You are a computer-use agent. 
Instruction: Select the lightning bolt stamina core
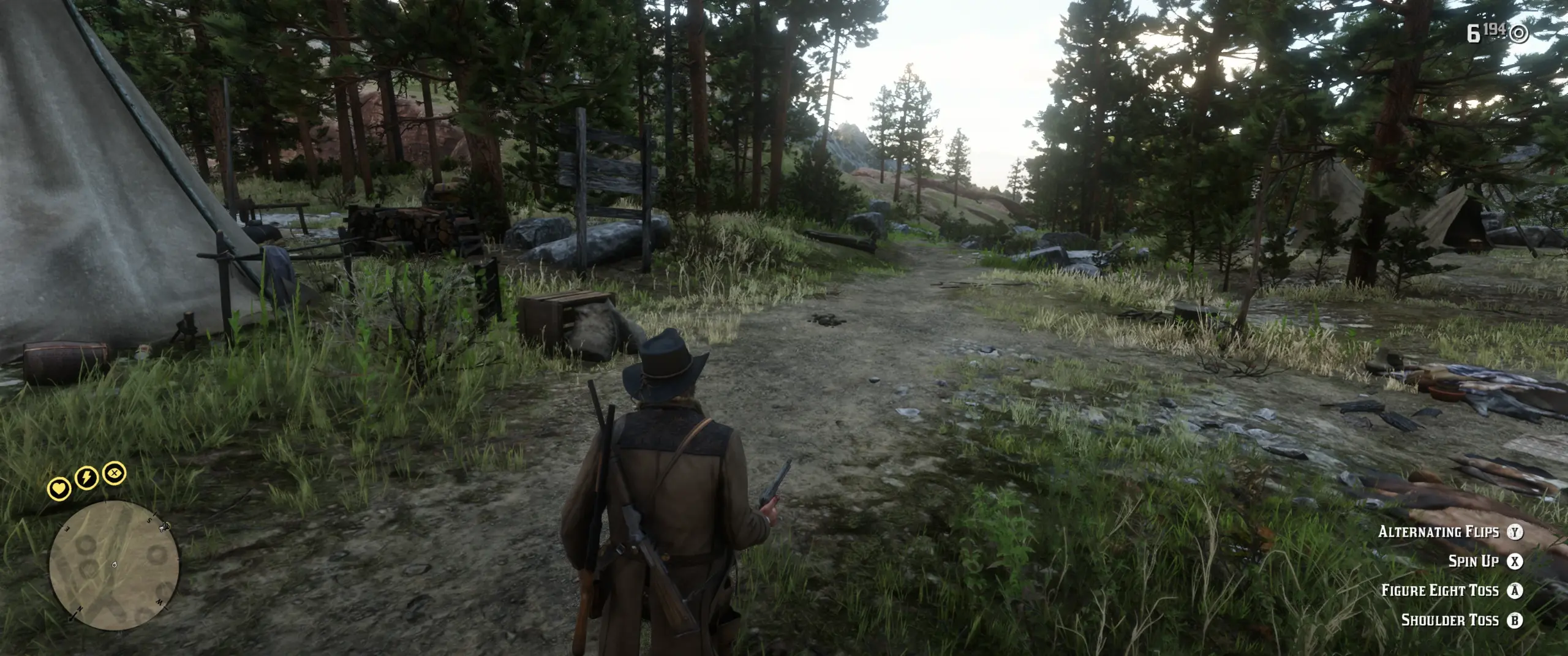(86, 477)
